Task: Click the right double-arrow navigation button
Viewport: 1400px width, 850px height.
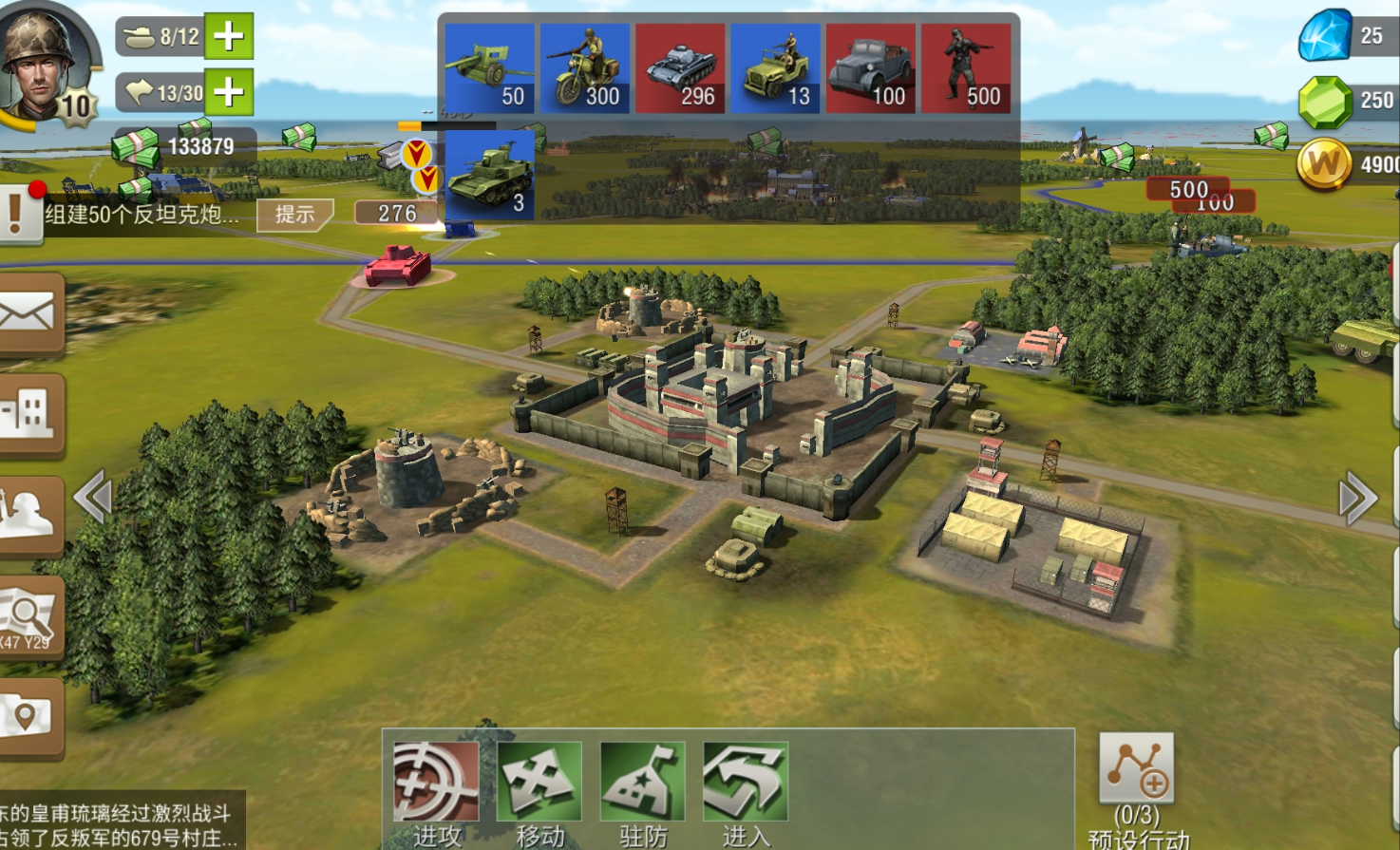Action: (x=1357, y=497)
